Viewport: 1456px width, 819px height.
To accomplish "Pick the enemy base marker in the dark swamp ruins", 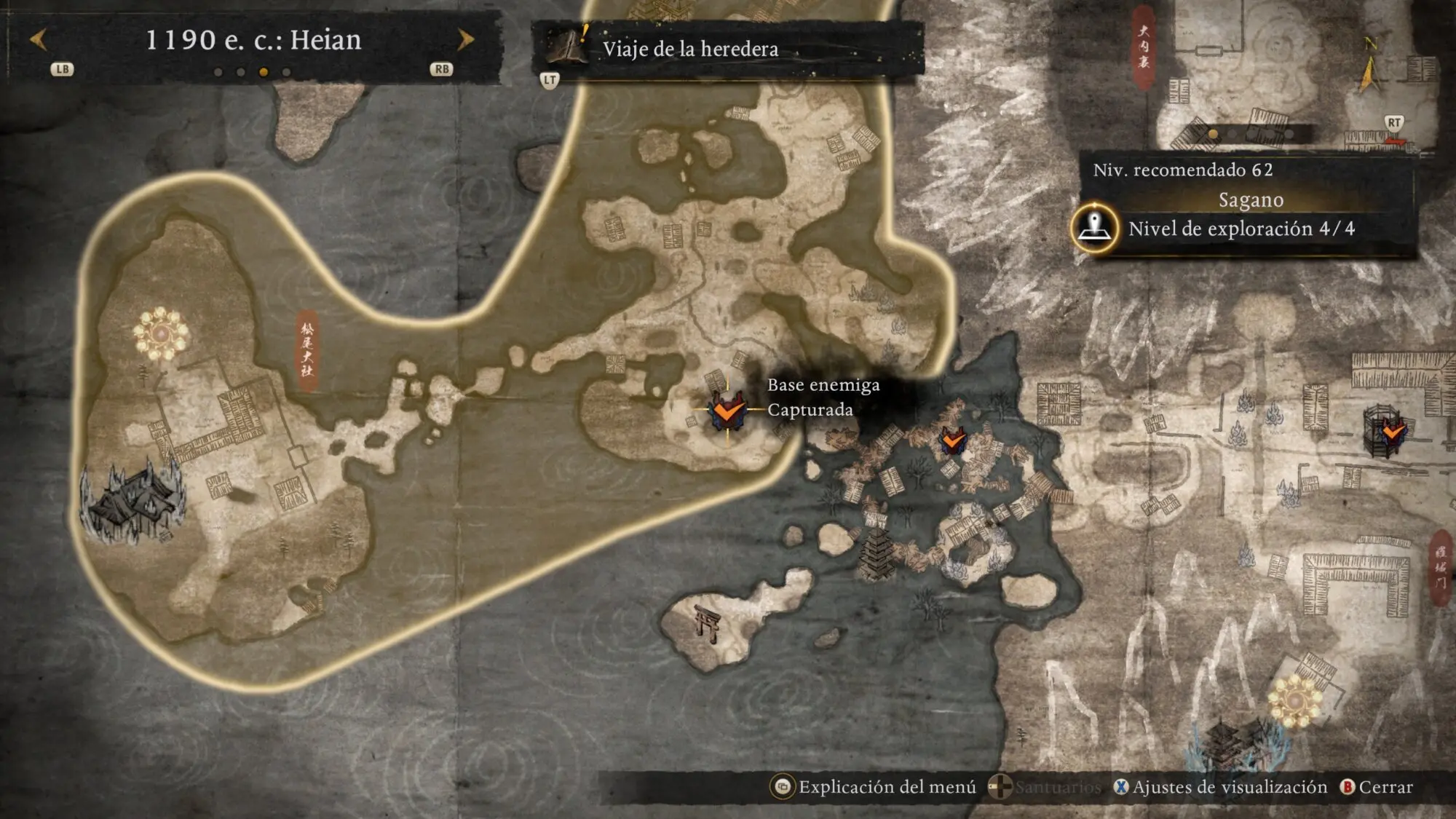I will 952,440.
